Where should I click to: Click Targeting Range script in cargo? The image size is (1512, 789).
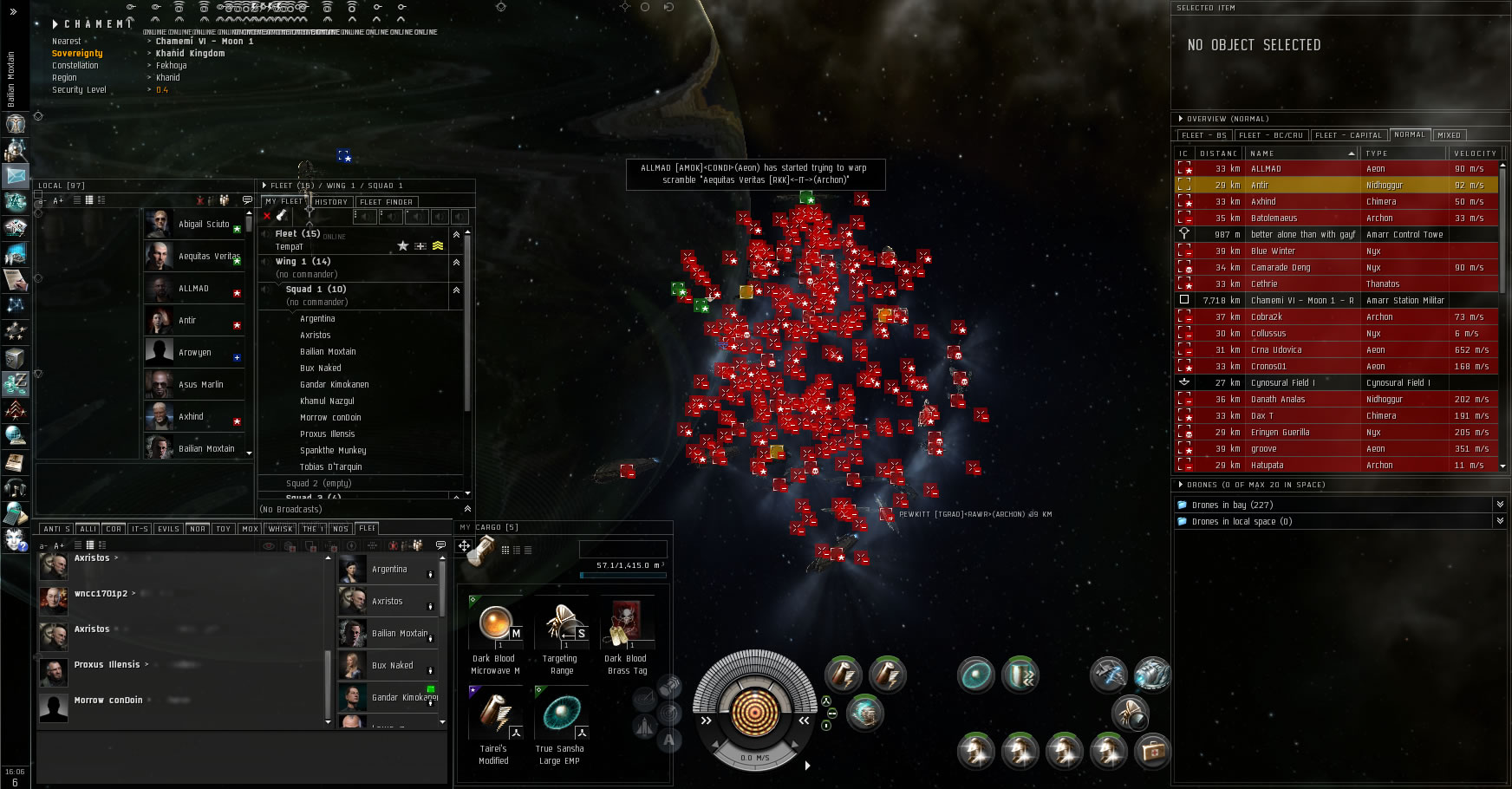pos(561,624)
